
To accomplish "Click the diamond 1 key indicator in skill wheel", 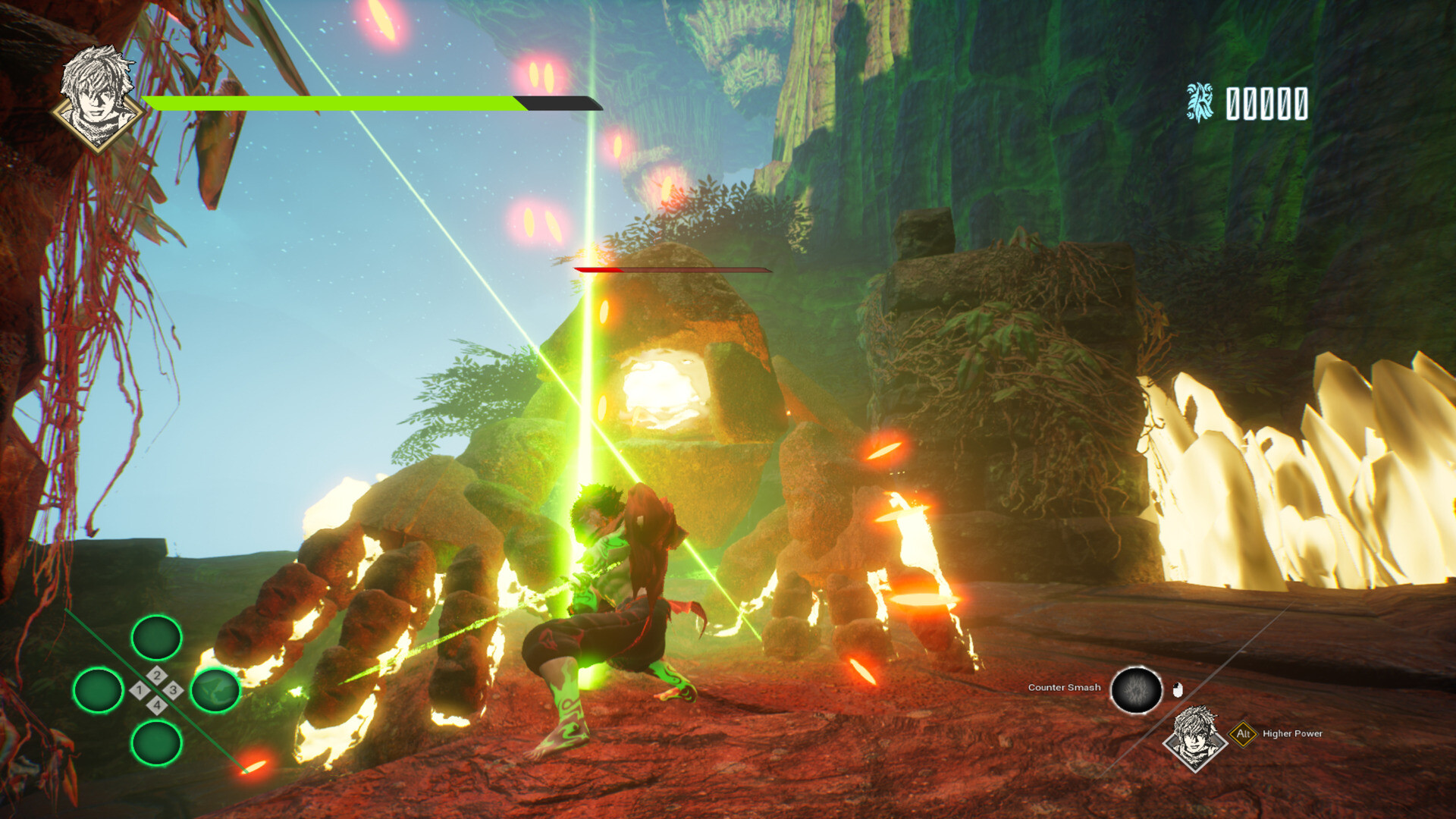I will tap(140, 689).
